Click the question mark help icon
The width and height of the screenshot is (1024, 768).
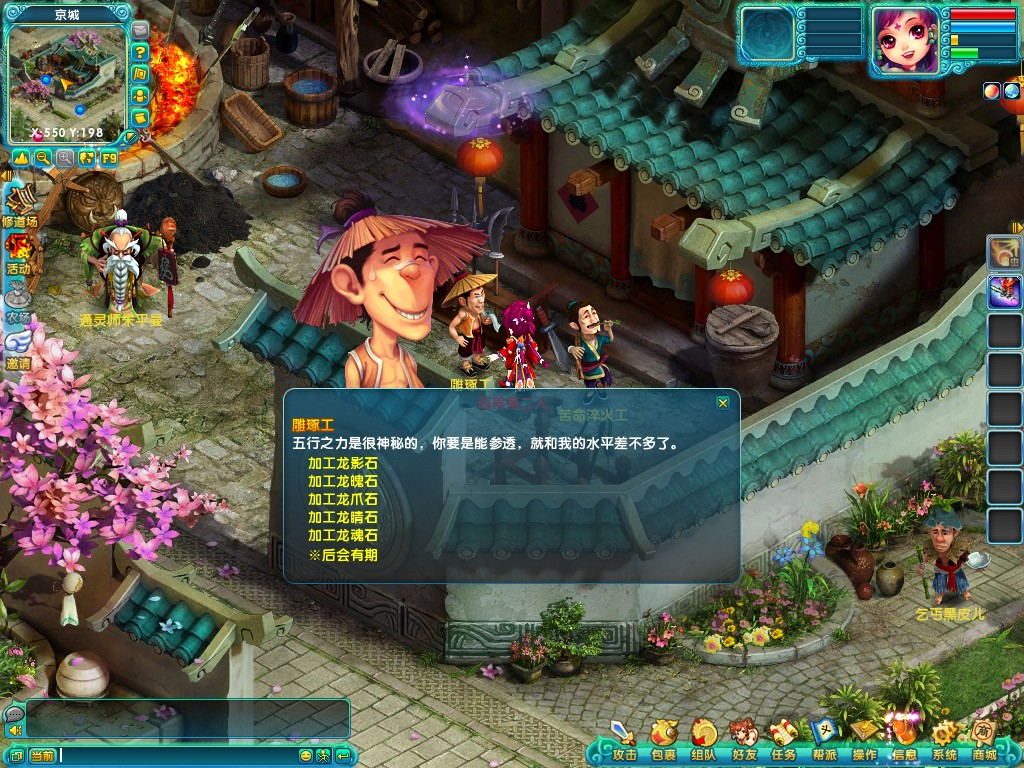(x=141, y=52)
